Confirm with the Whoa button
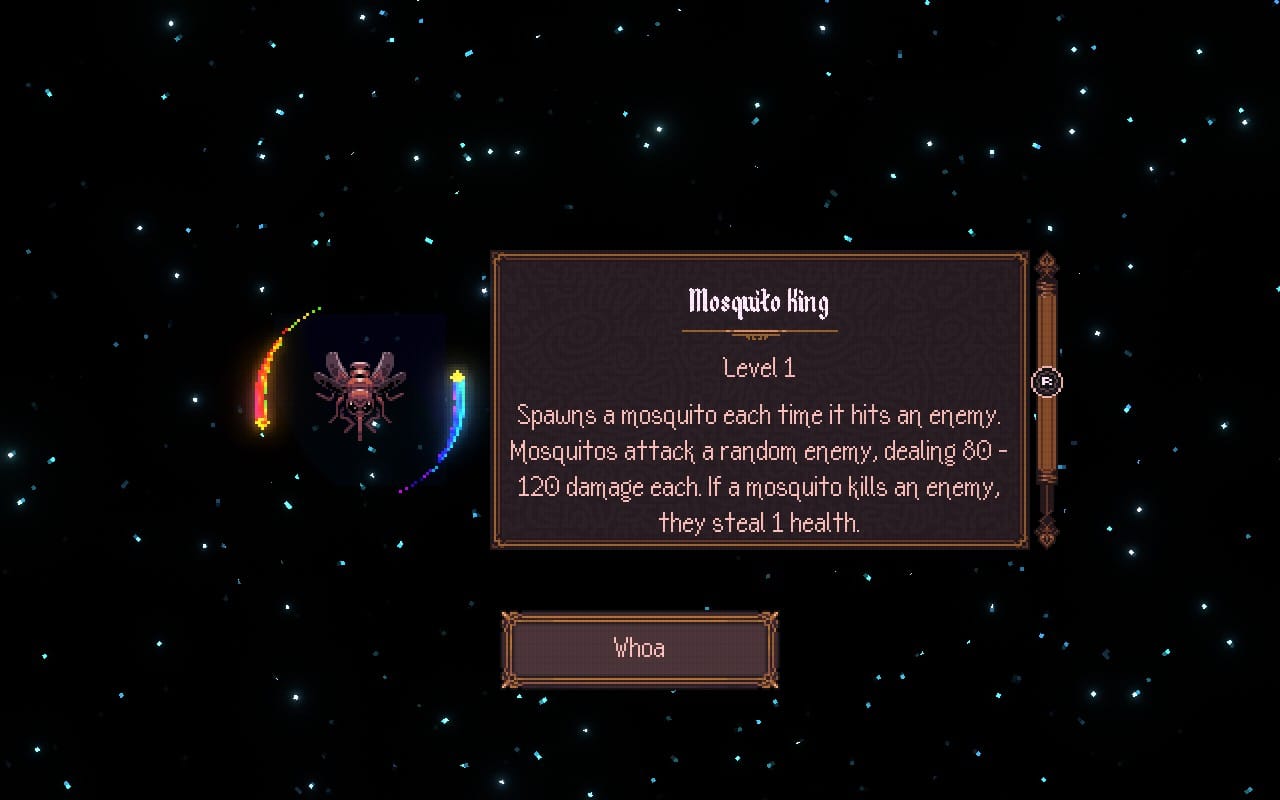1280x800 pixels. (x=639, y=649)
